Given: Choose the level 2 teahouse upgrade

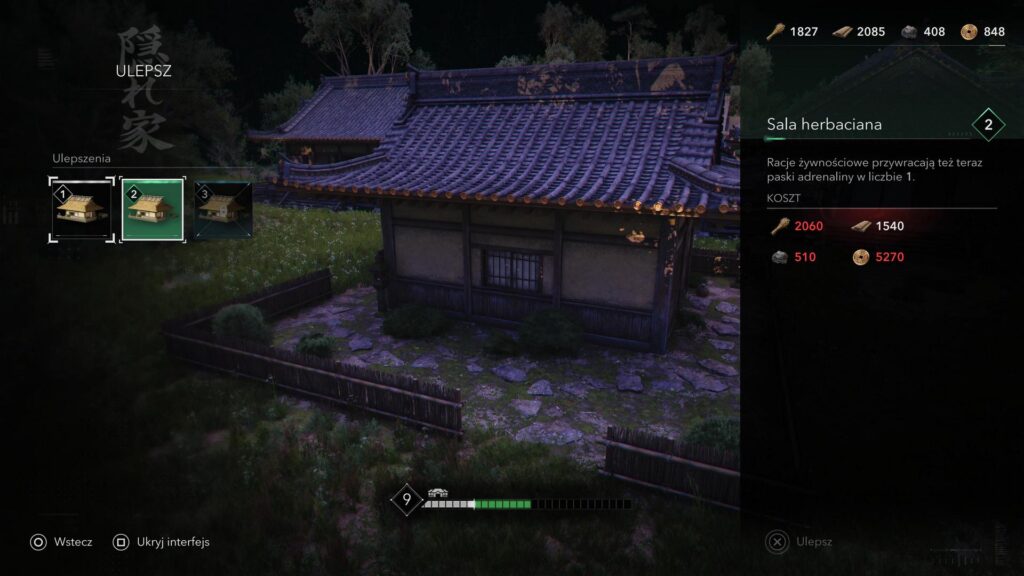Looking at the screenshot, I should click(153, 209).
